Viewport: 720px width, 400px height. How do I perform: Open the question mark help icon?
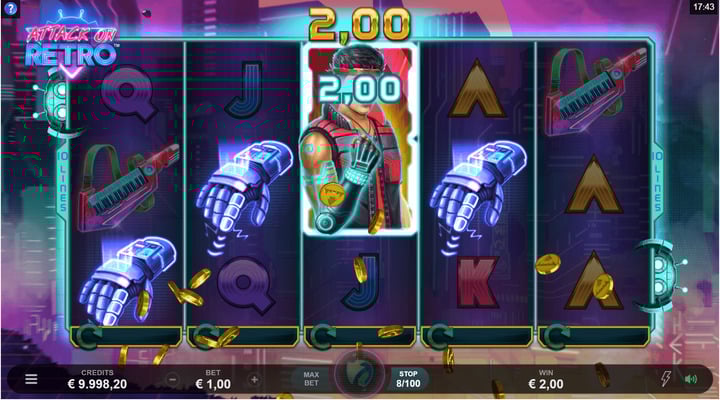(9, 8)
